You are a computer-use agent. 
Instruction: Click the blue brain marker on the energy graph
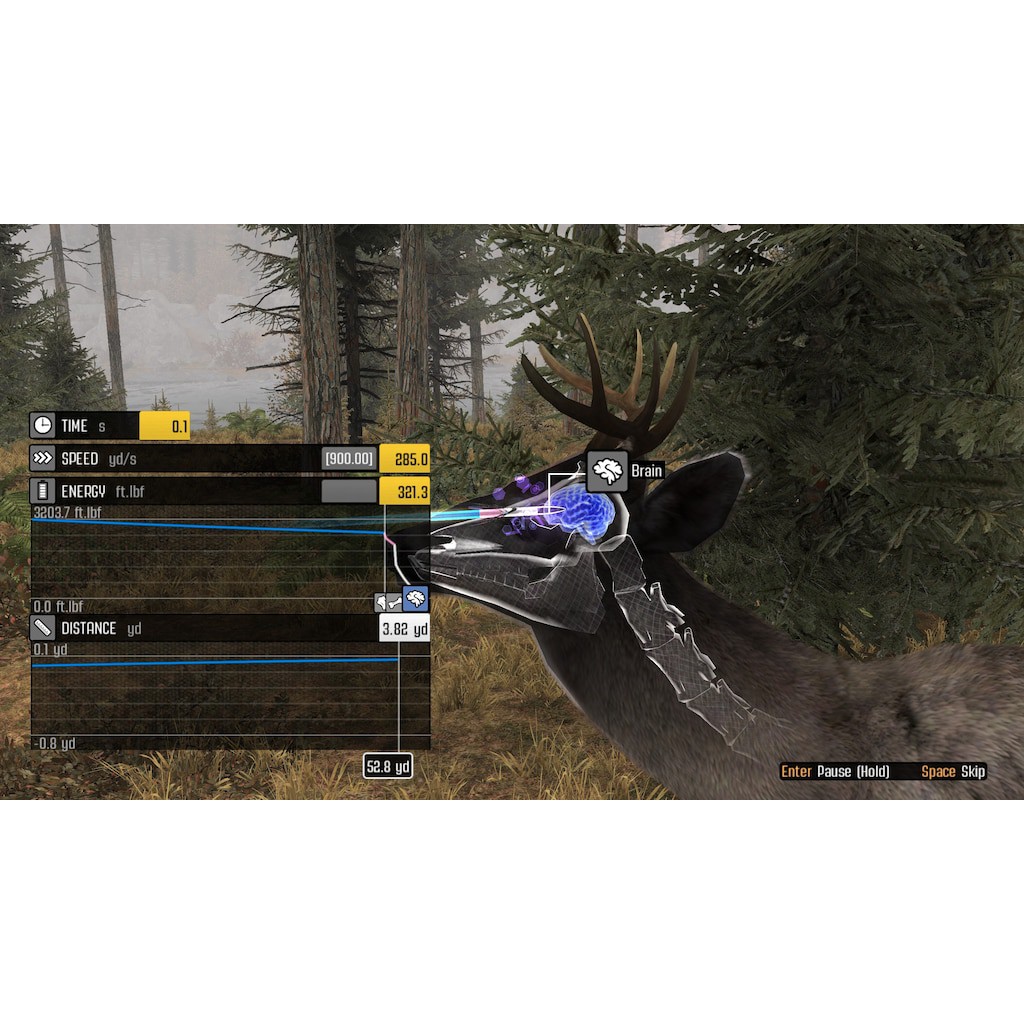(416, 600)
